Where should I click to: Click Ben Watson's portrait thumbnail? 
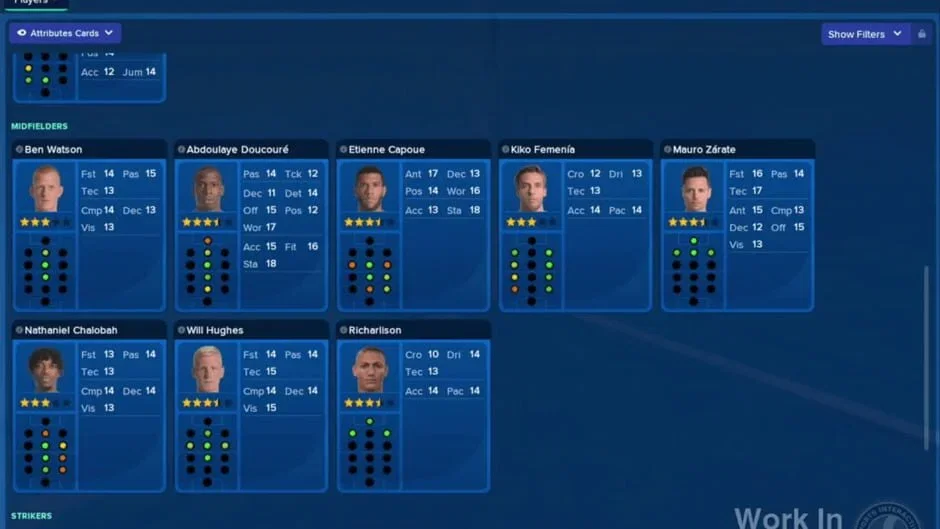[x=45, y=188]
